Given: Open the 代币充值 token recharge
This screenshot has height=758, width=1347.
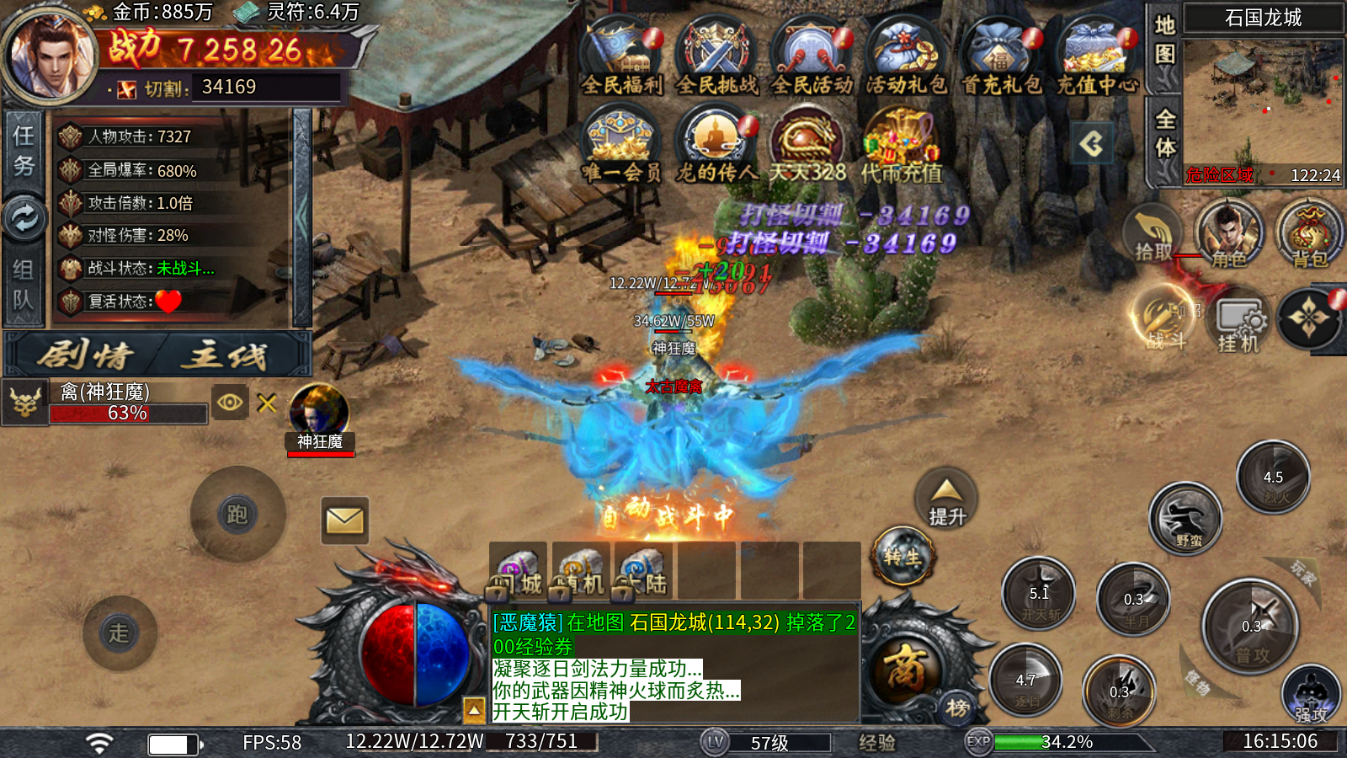Looking at the screenshot, I should click(901, 143).
